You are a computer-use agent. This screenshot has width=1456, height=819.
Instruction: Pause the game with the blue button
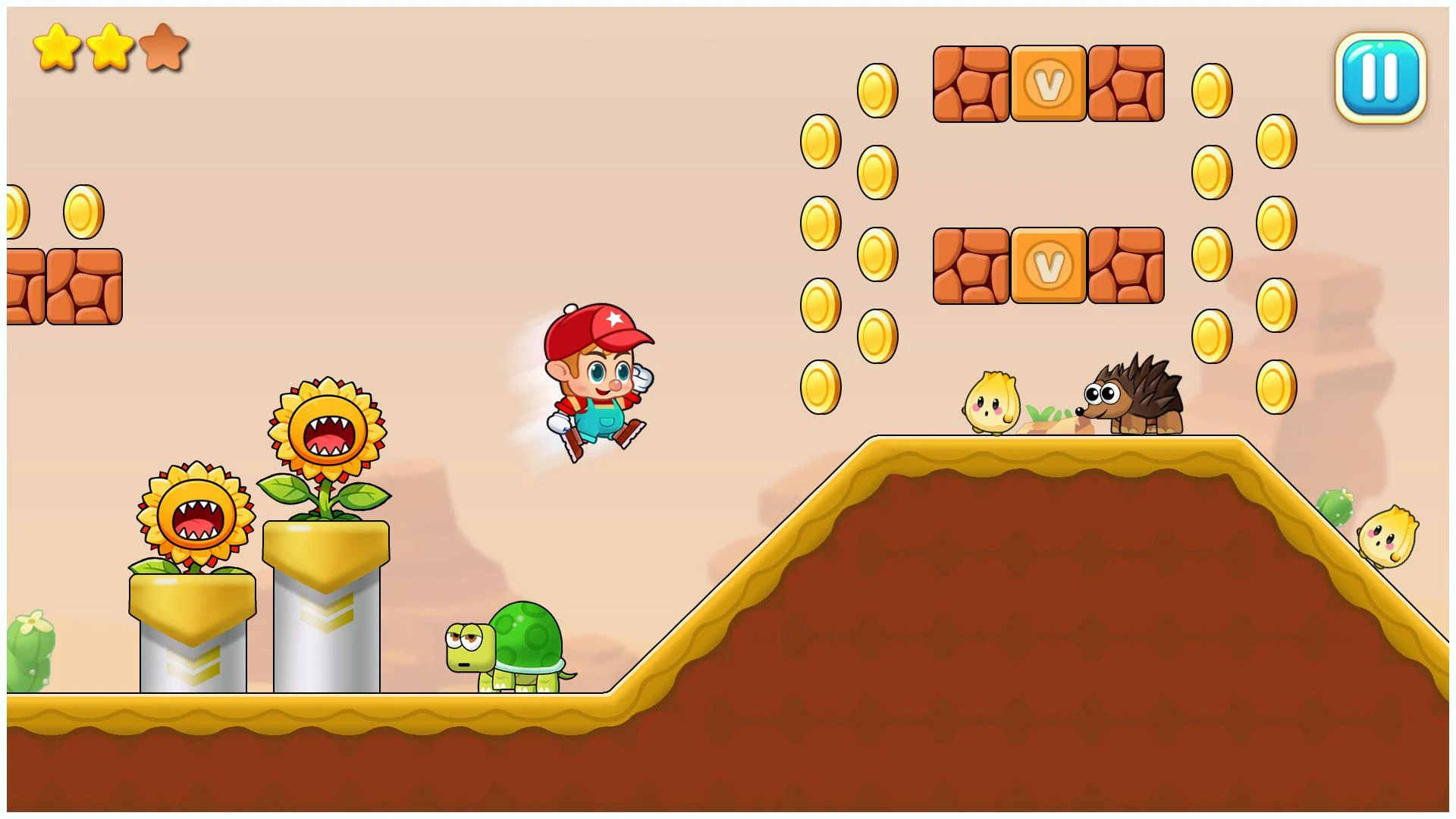pos(1380,77)
